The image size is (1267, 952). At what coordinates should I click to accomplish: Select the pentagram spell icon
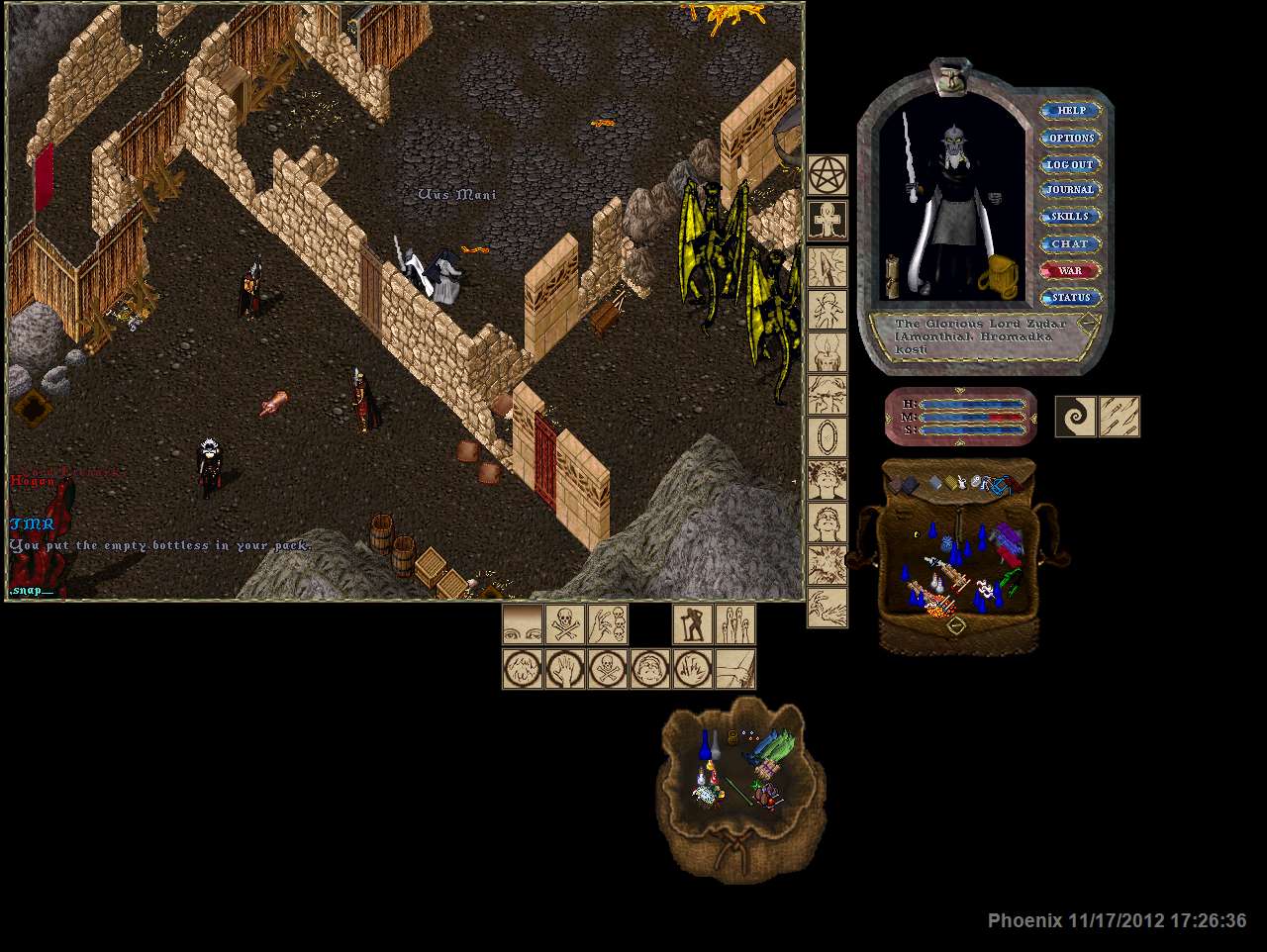pos(828,175)
